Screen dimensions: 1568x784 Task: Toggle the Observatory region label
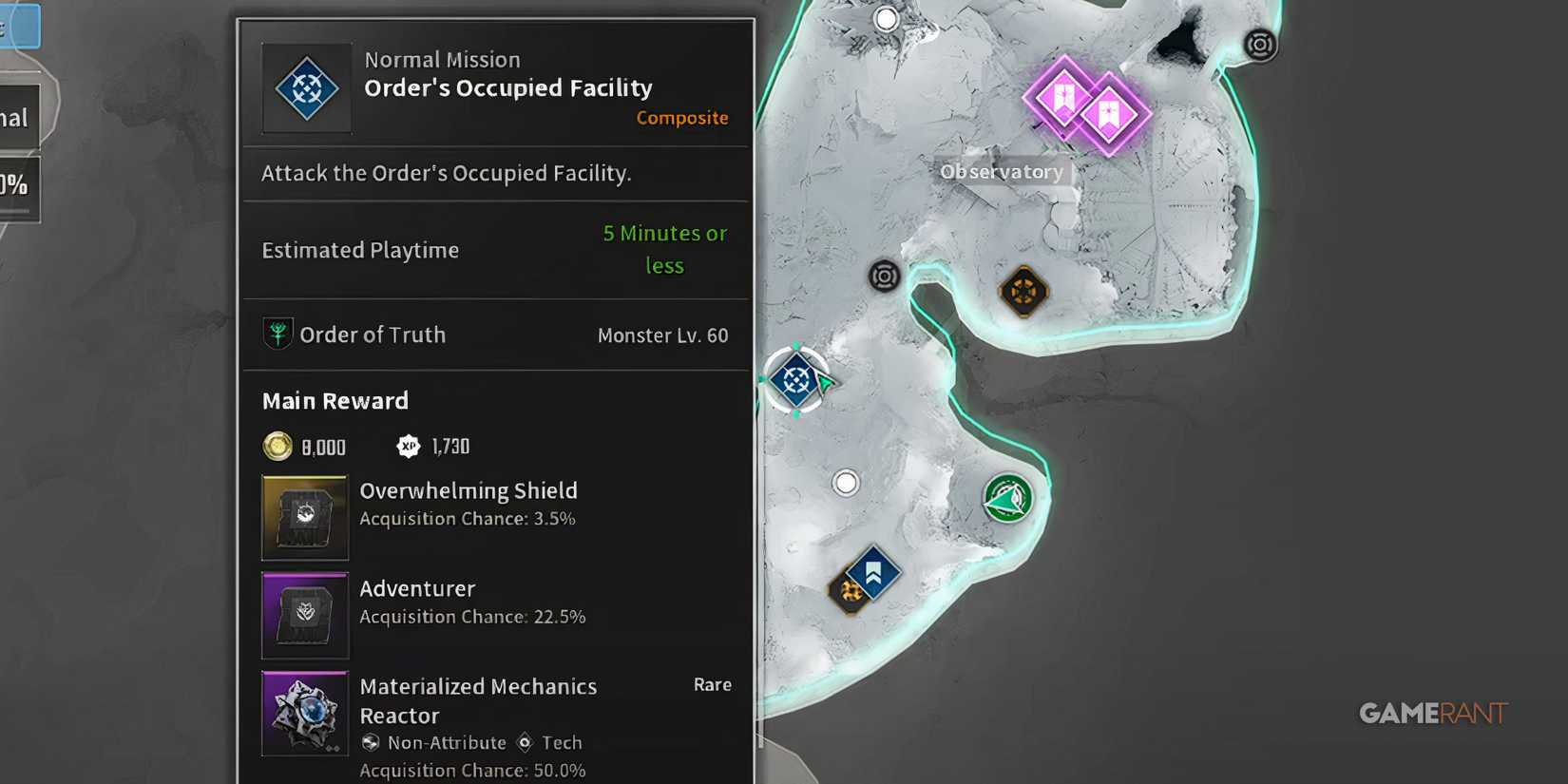click(x=1002, y=172)
